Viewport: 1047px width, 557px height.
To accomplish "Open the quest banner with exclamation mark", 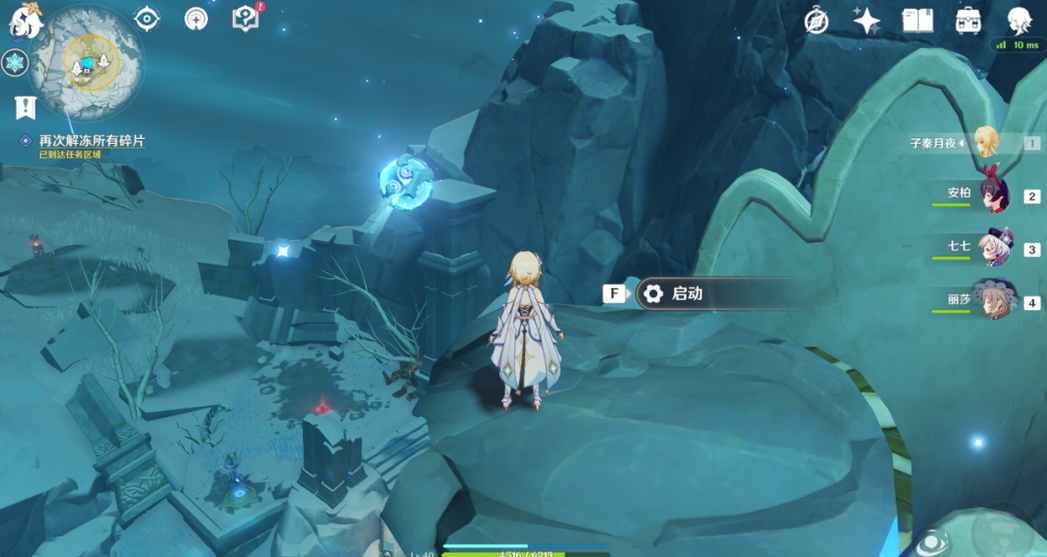I will (x=25, y=107).
